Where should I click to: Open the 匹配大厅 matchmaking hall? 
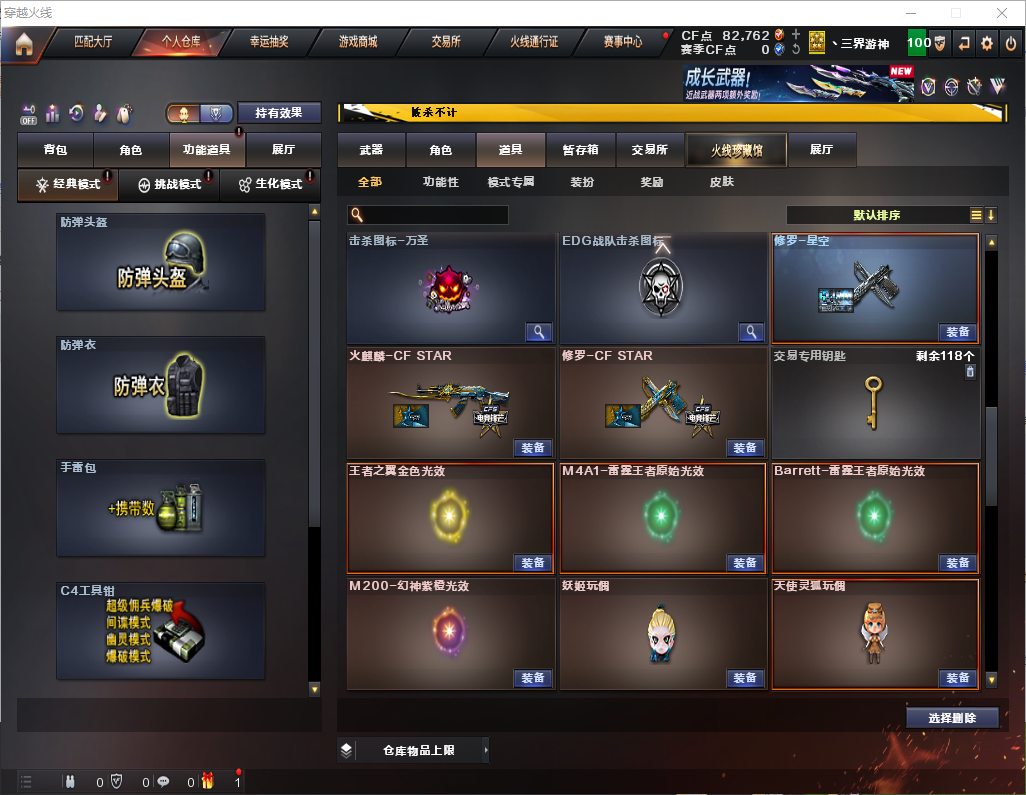point(94,43)
